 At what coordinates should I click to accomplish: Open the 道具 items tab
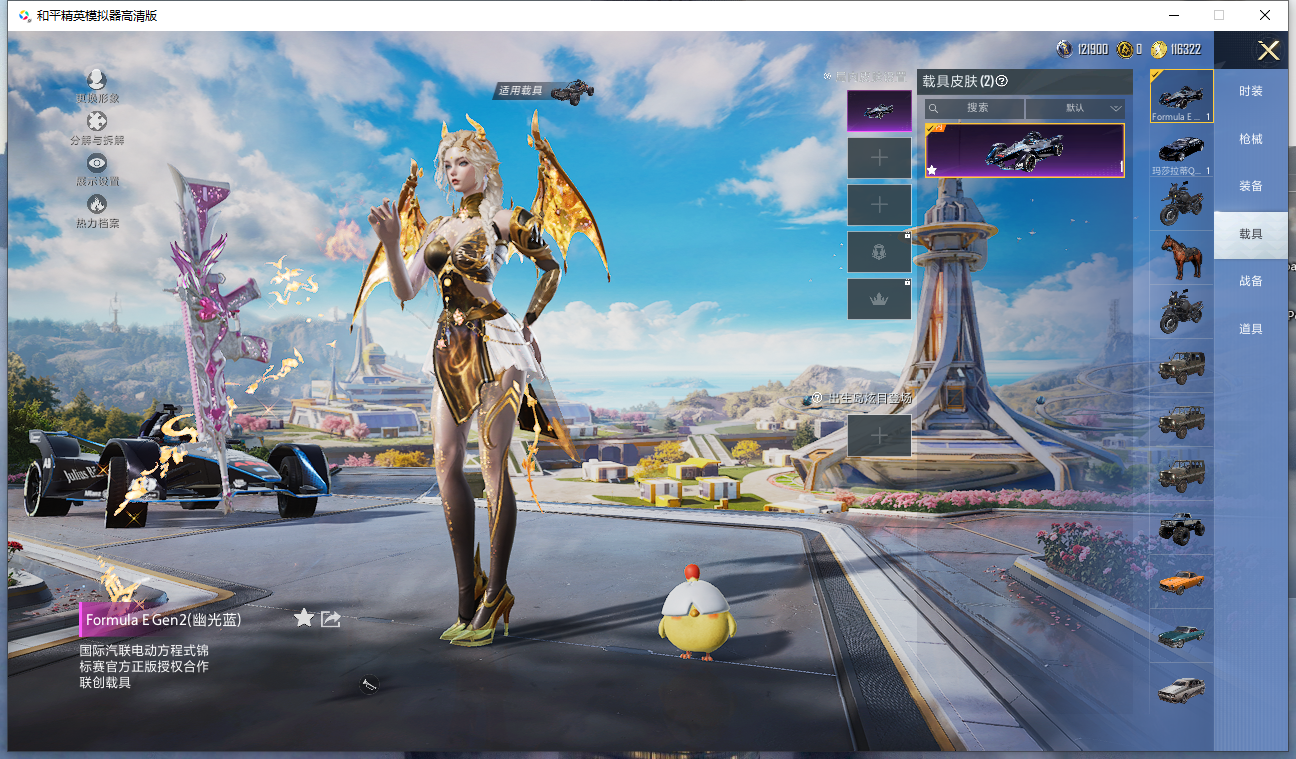coord(1250,329)
